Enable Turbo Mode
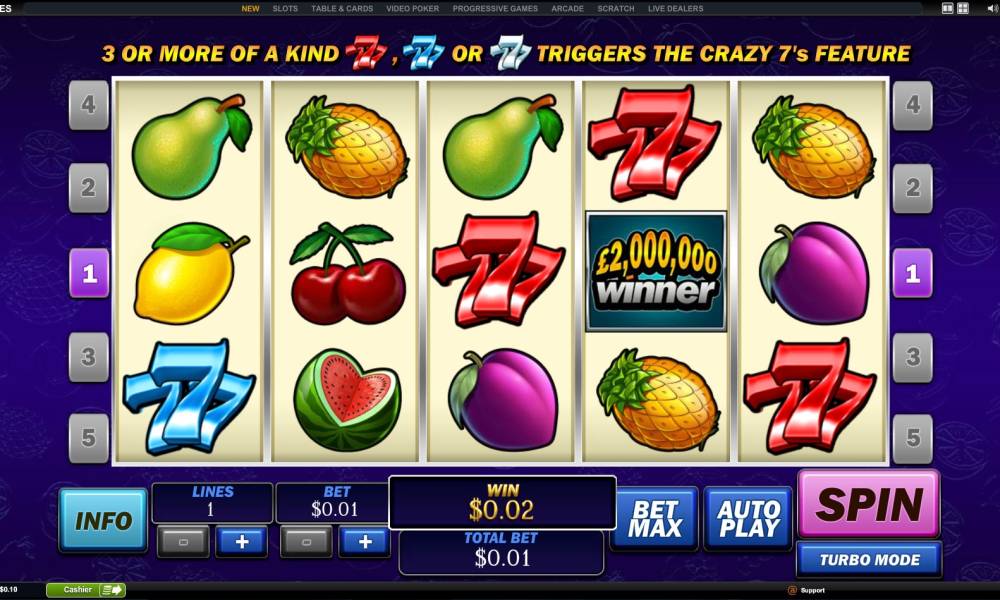The height and width of the screenshot is (600, 1000). click(868, 560)
